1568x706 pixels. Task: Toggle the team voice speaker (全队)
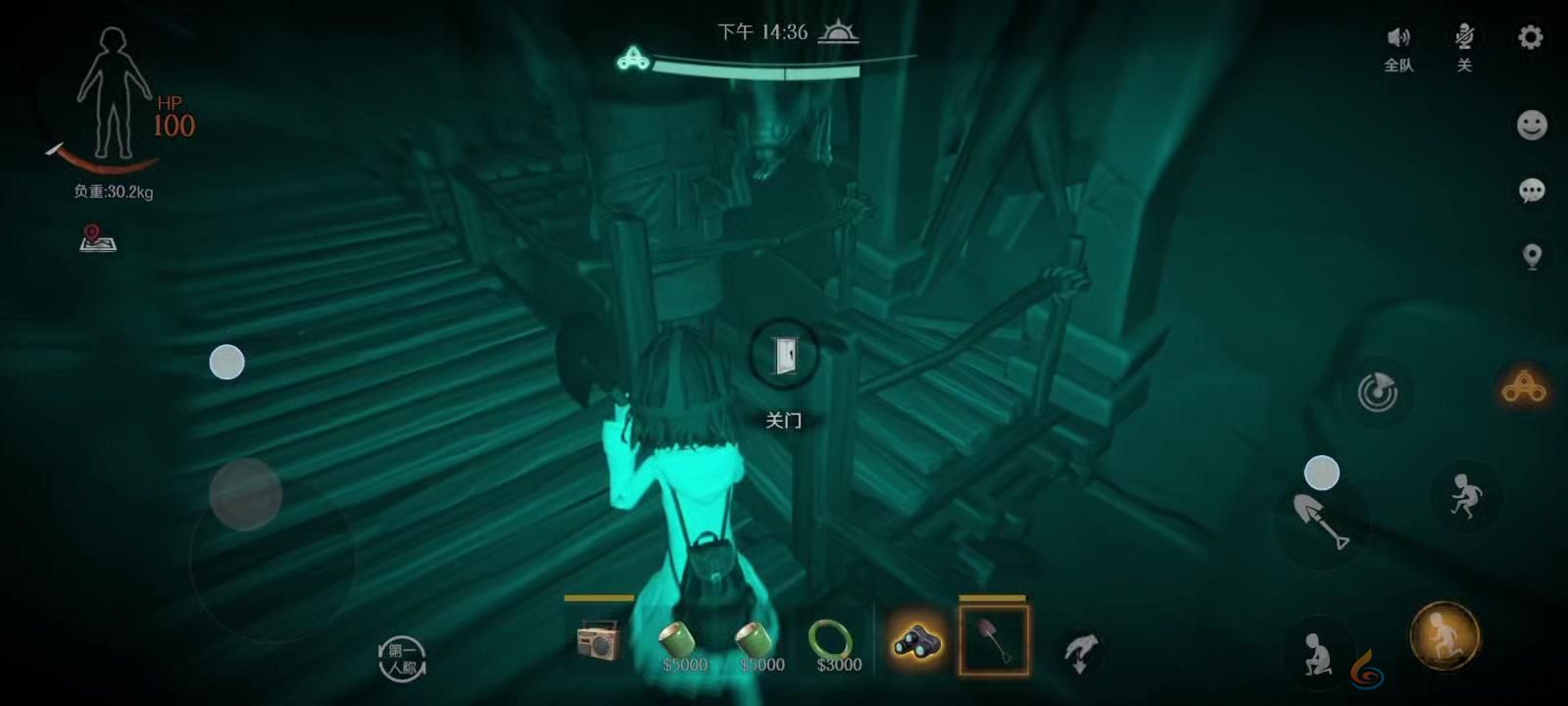pyautogui.click(x=1398, y=46)
